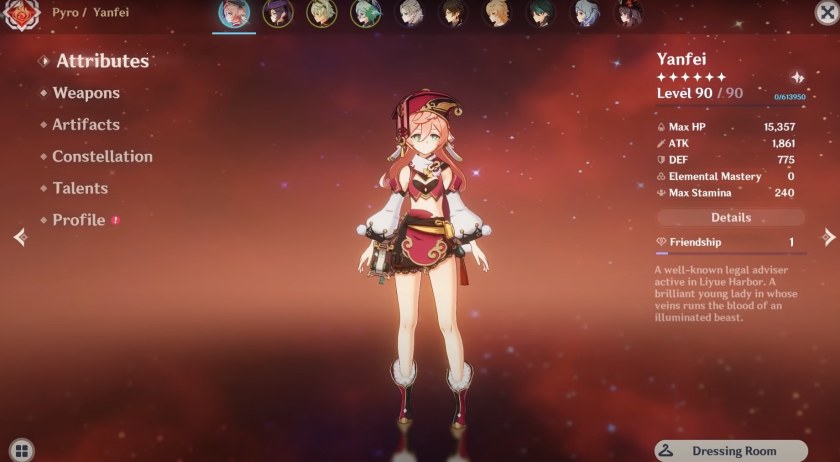Go to the Artifacts section
Viewport: 840px width, 462px height.
click(x=86, y=125)
